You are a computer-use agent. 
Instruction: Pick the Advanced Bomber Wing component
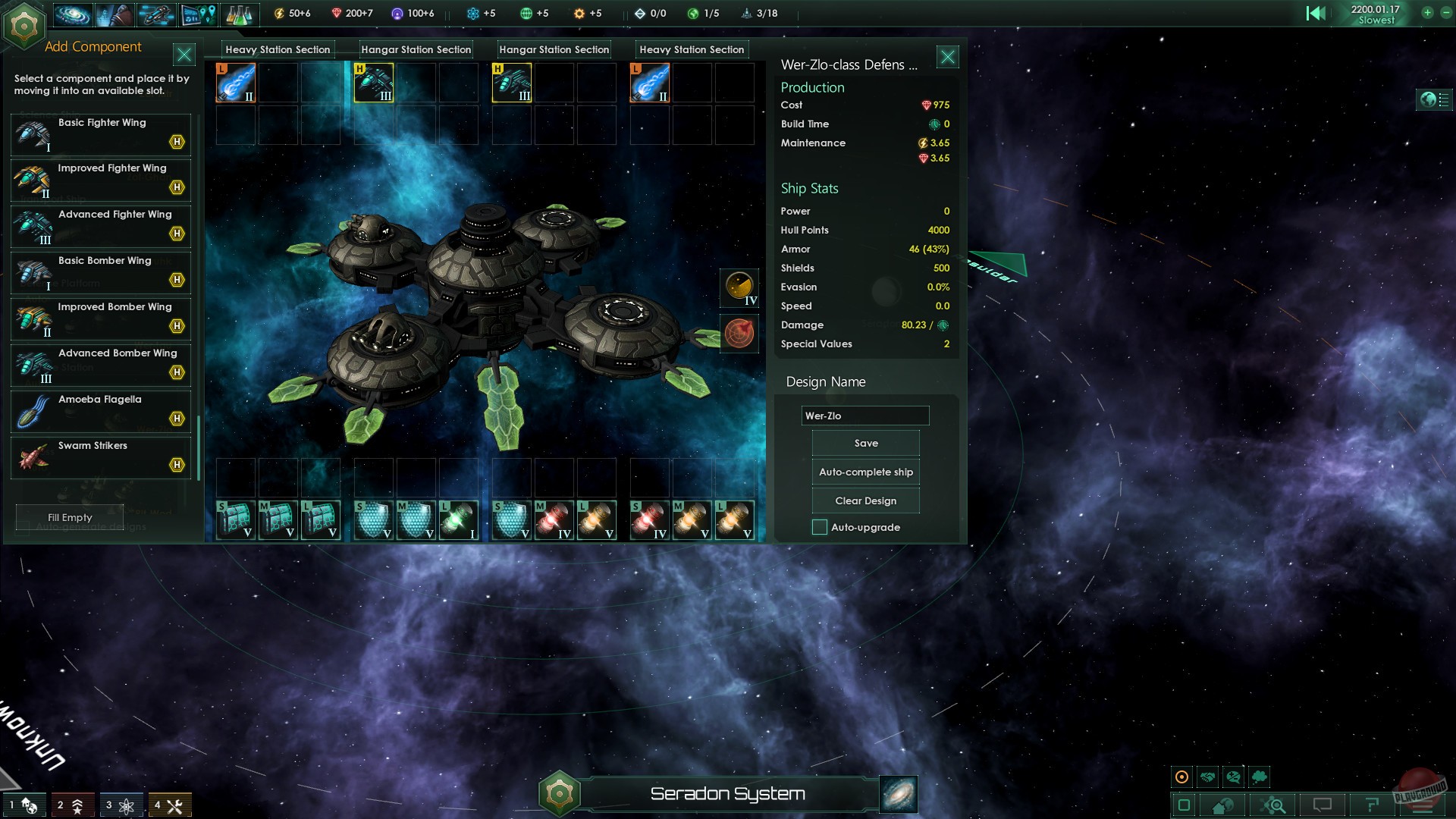101,366
